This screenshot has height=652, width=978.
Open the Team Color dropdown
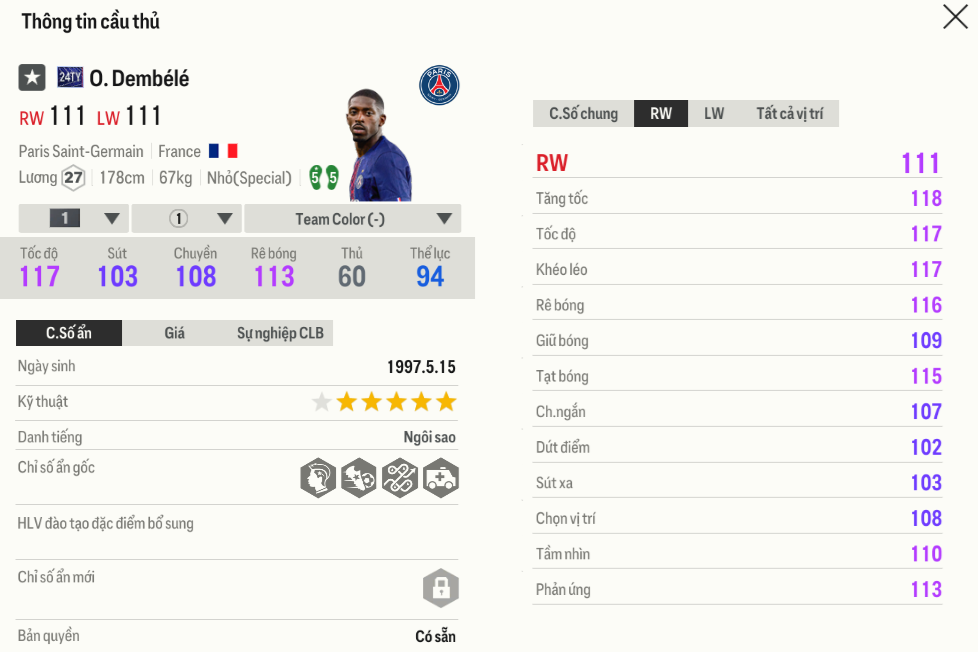pos(353,219)
